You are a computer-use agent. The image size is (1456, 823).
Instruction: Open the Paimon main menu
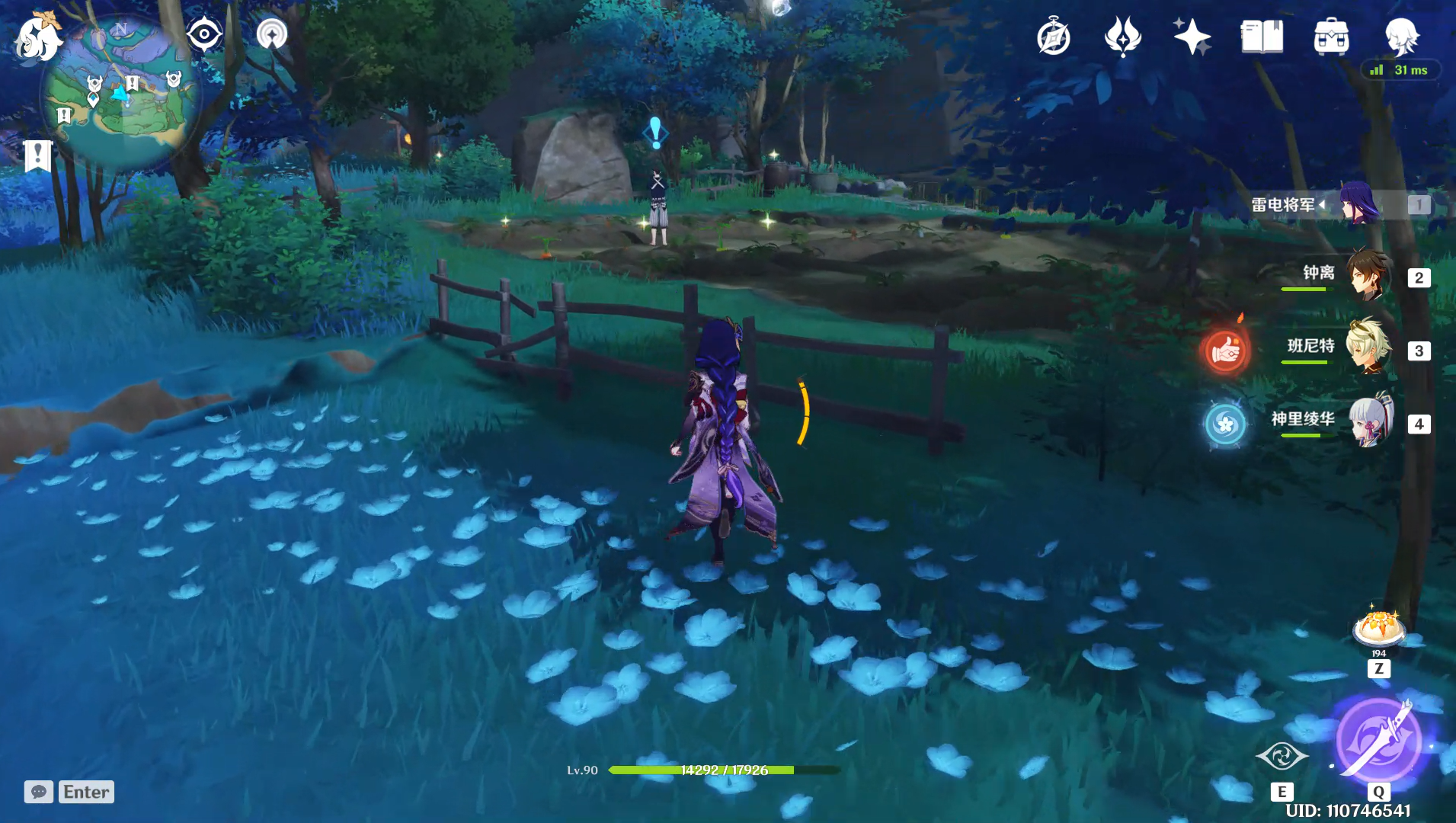38,38
